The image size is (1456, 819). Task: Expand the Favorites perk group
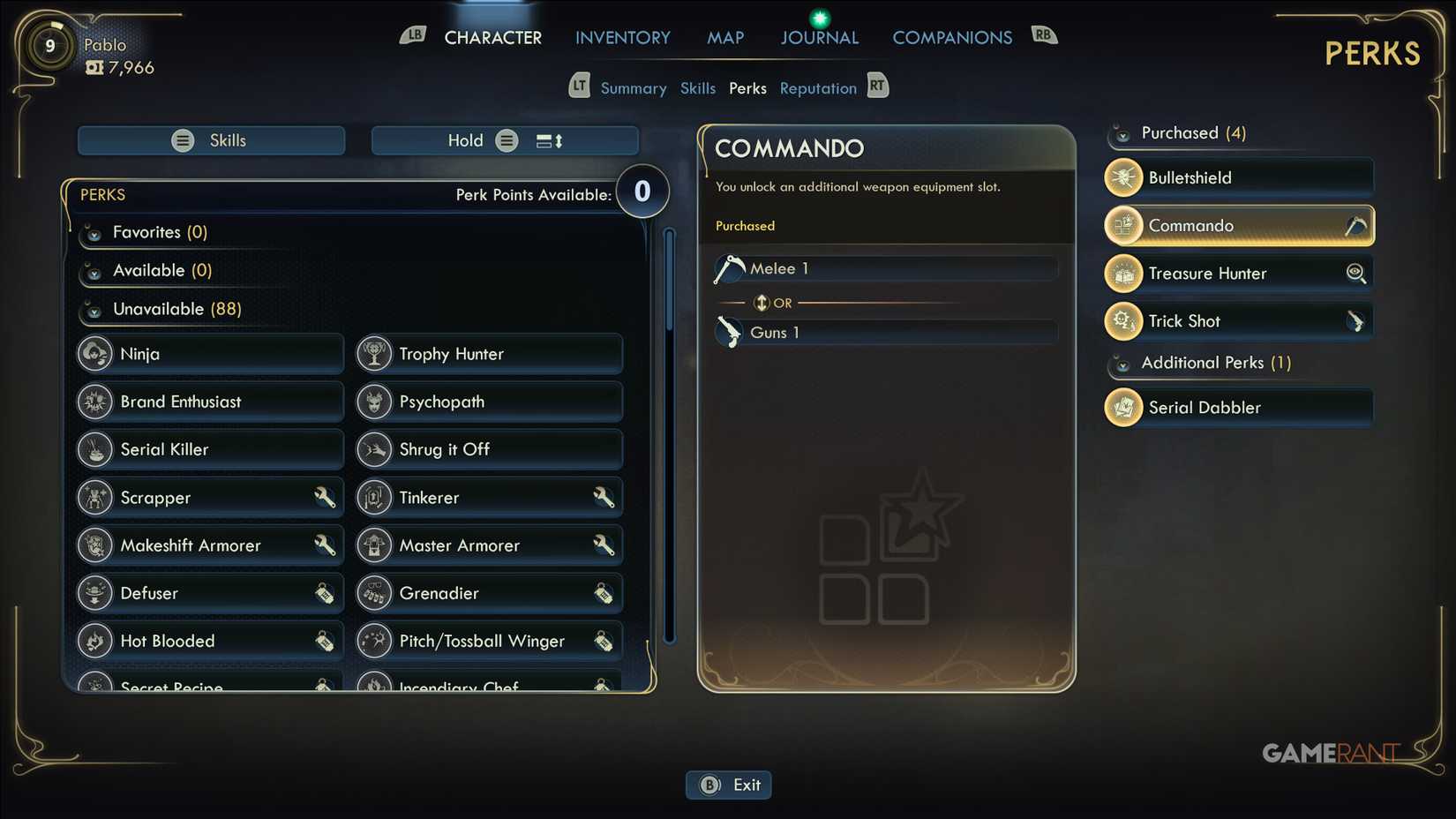coord(94,232)
